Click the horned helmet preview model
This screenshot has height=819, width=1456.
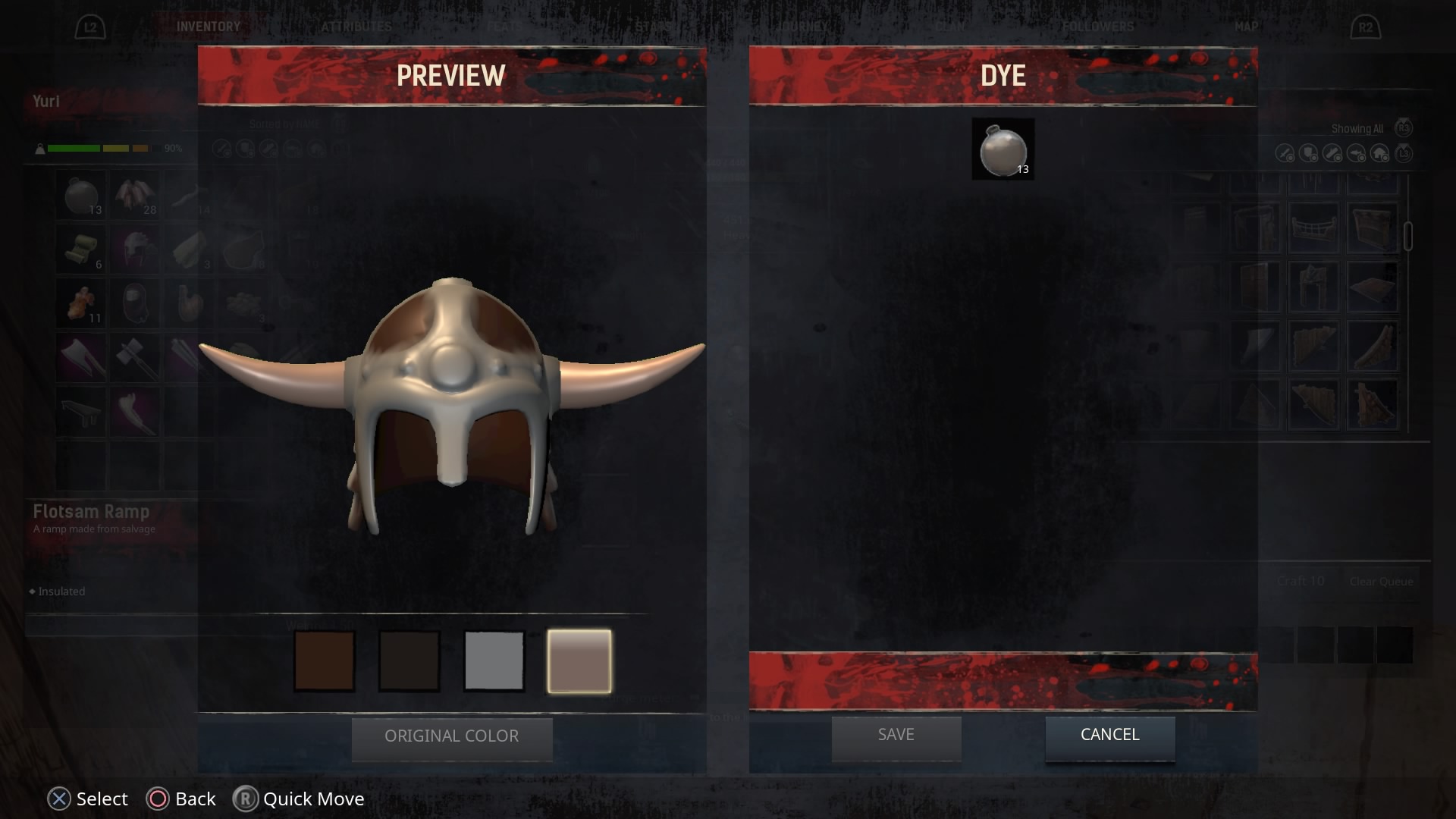[x=453, y=409]
